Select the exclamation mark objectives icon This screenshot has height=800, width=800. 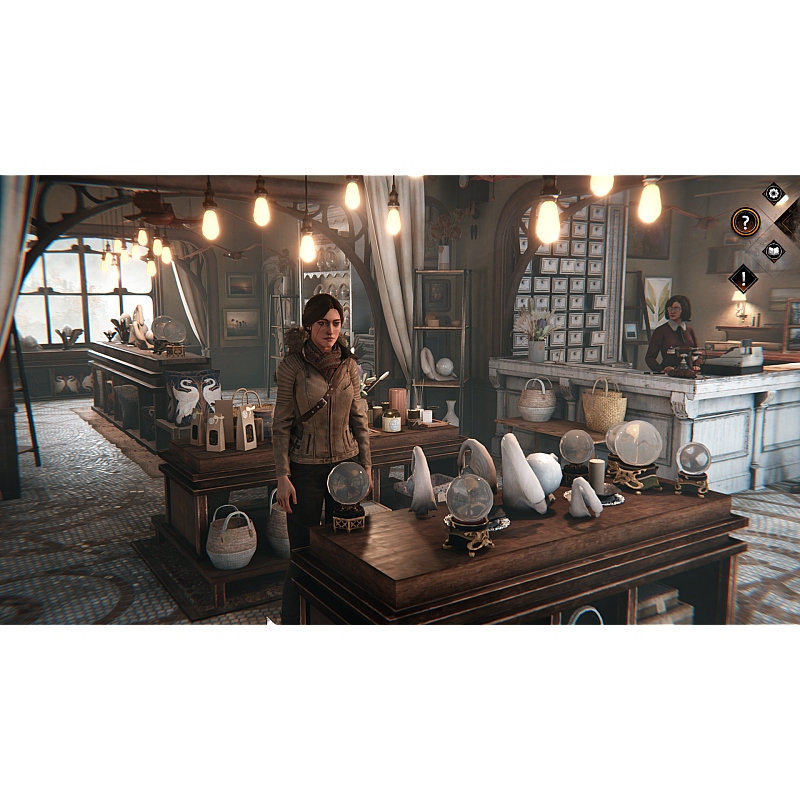743,278
